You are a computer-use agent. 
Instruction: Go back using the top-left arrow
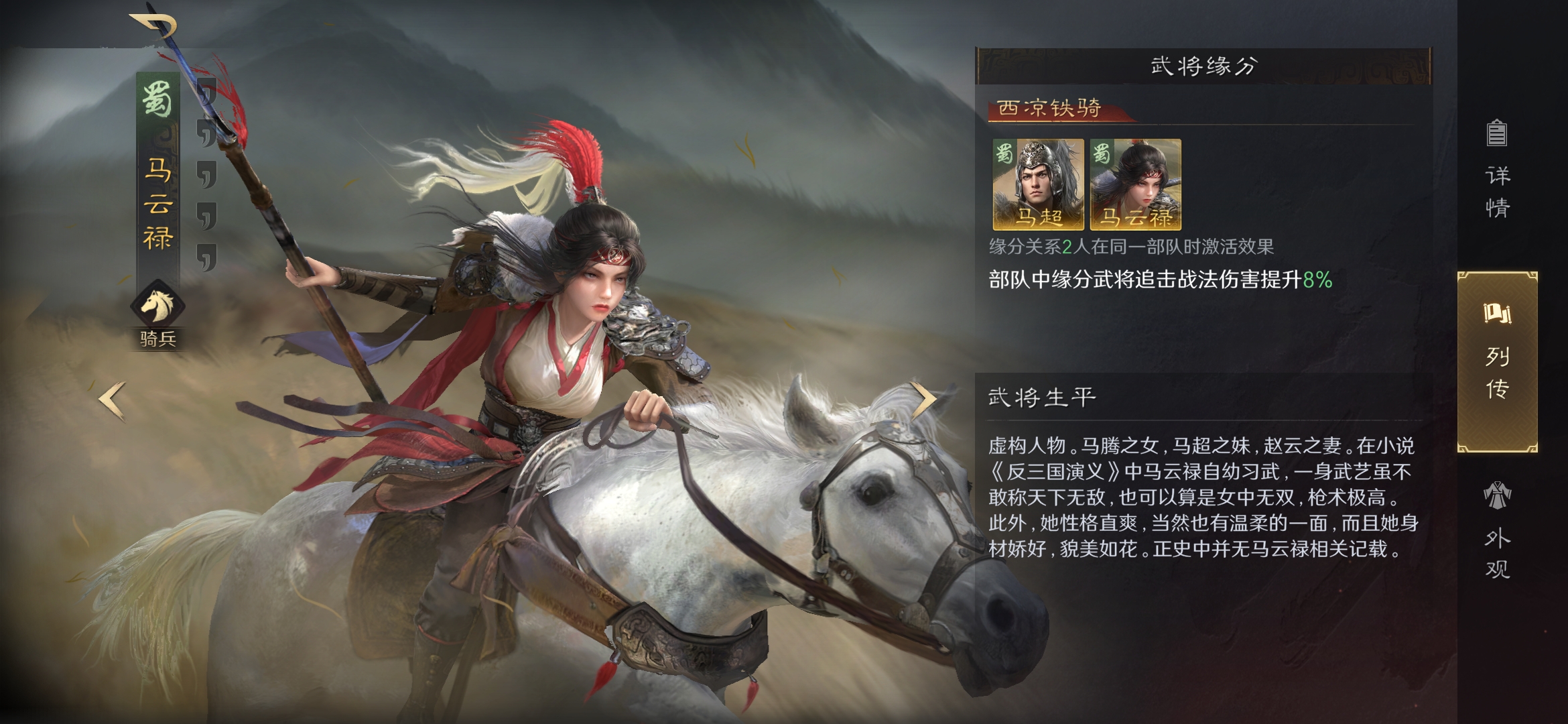tap(154, 27)
